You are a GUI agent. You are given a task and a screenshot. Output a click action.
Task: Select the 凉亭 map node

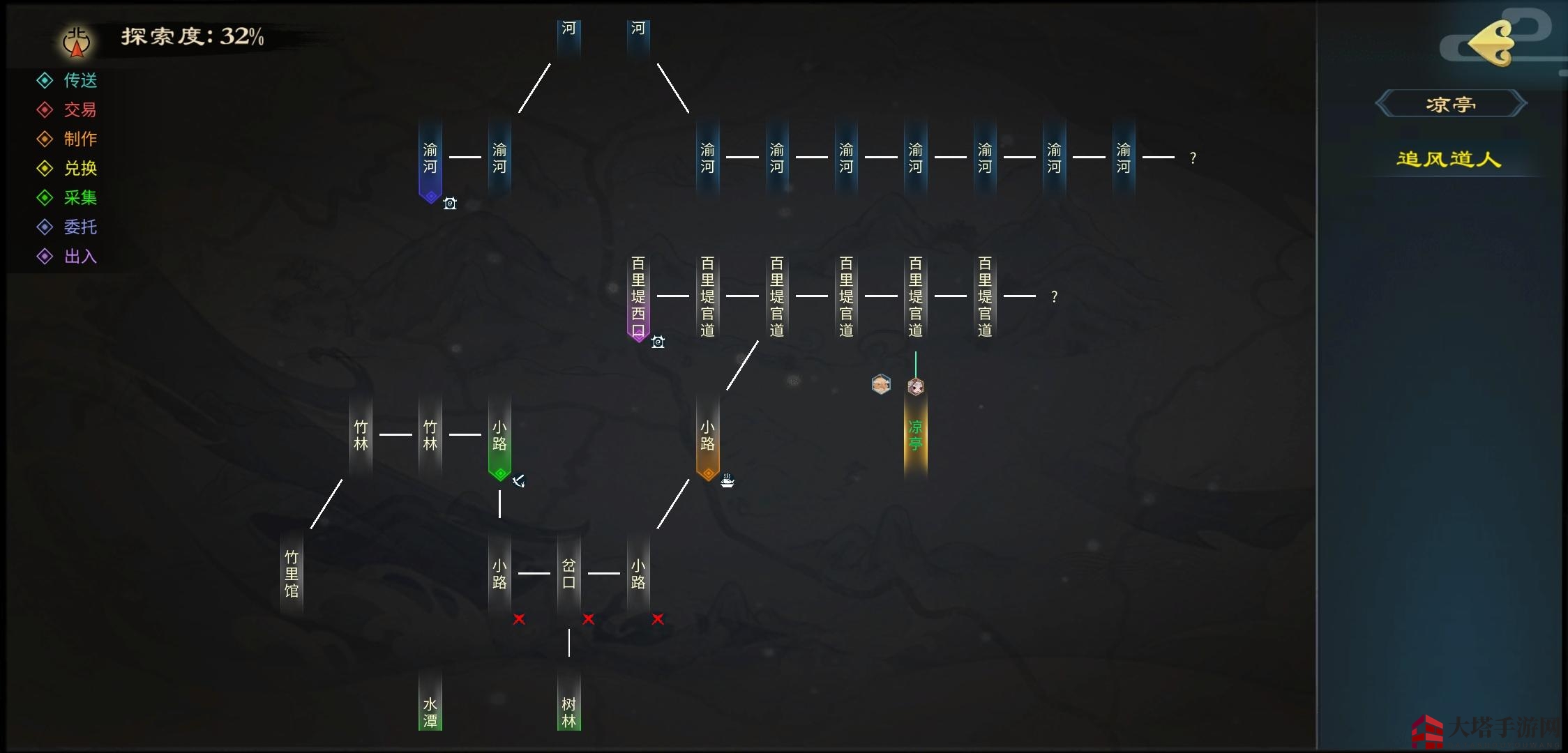(x=915, y=436)
